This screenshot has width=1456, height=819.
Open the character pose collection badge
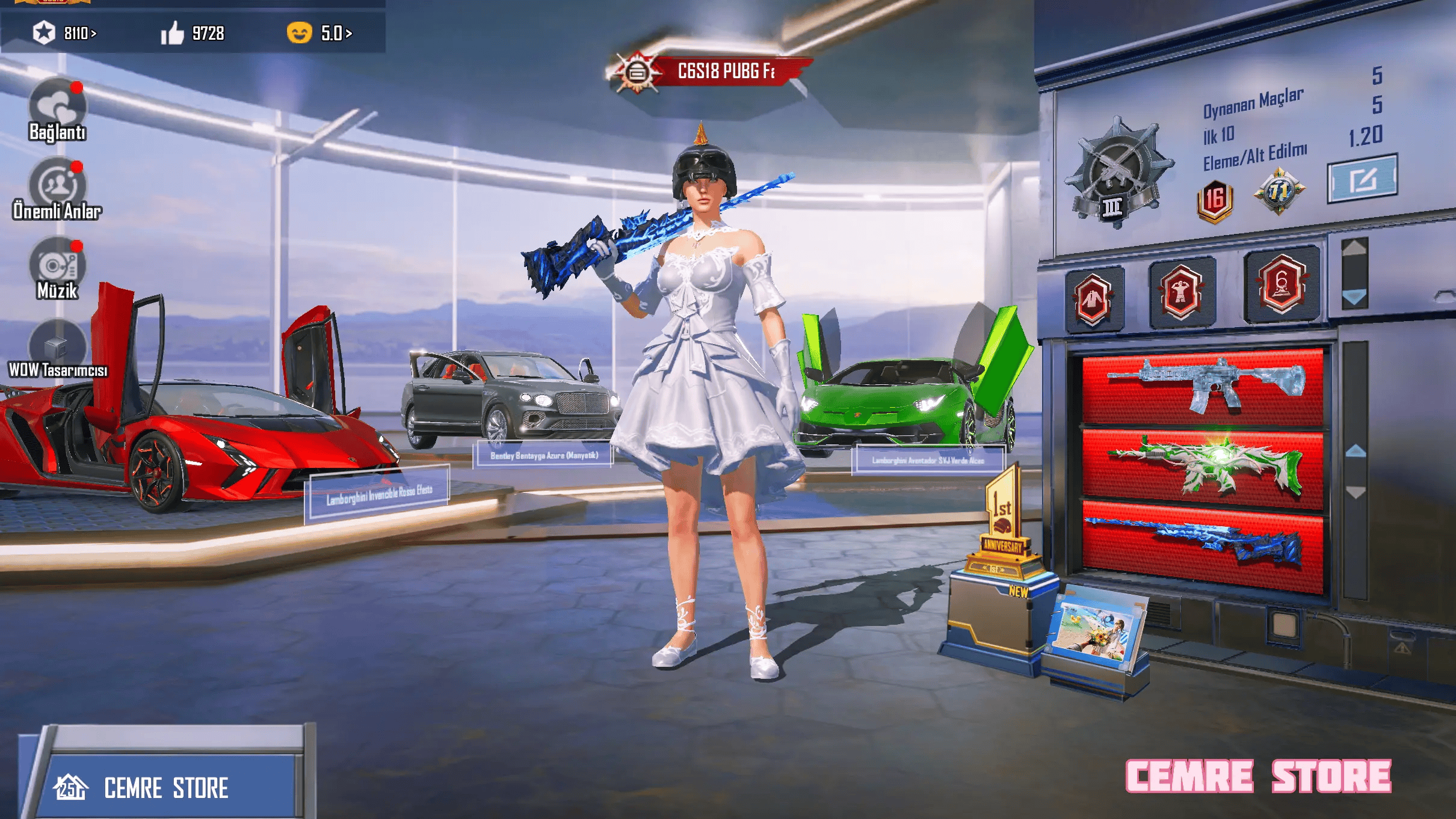pos(1180,293)
